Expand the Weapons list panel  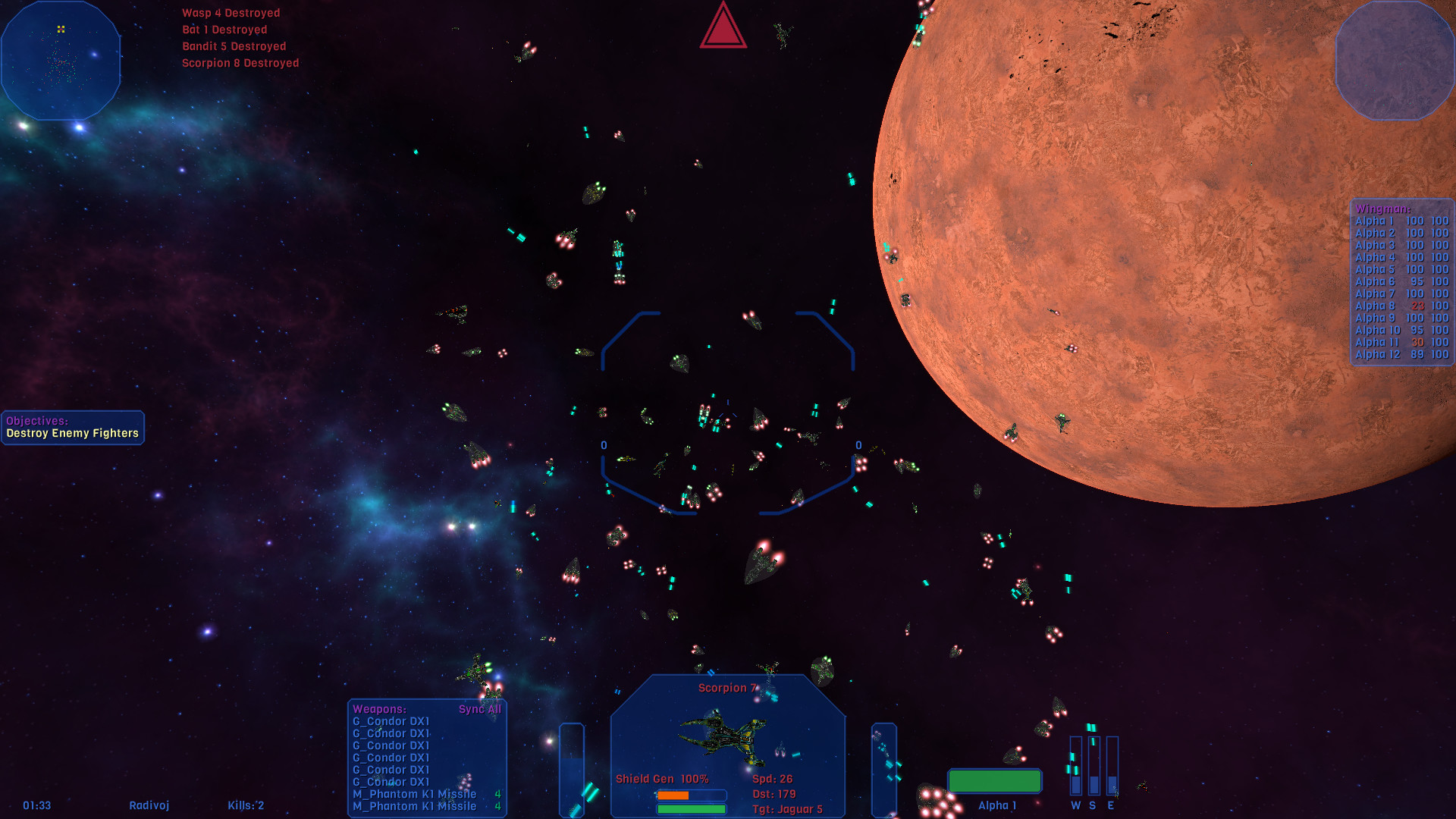point(381,710)
